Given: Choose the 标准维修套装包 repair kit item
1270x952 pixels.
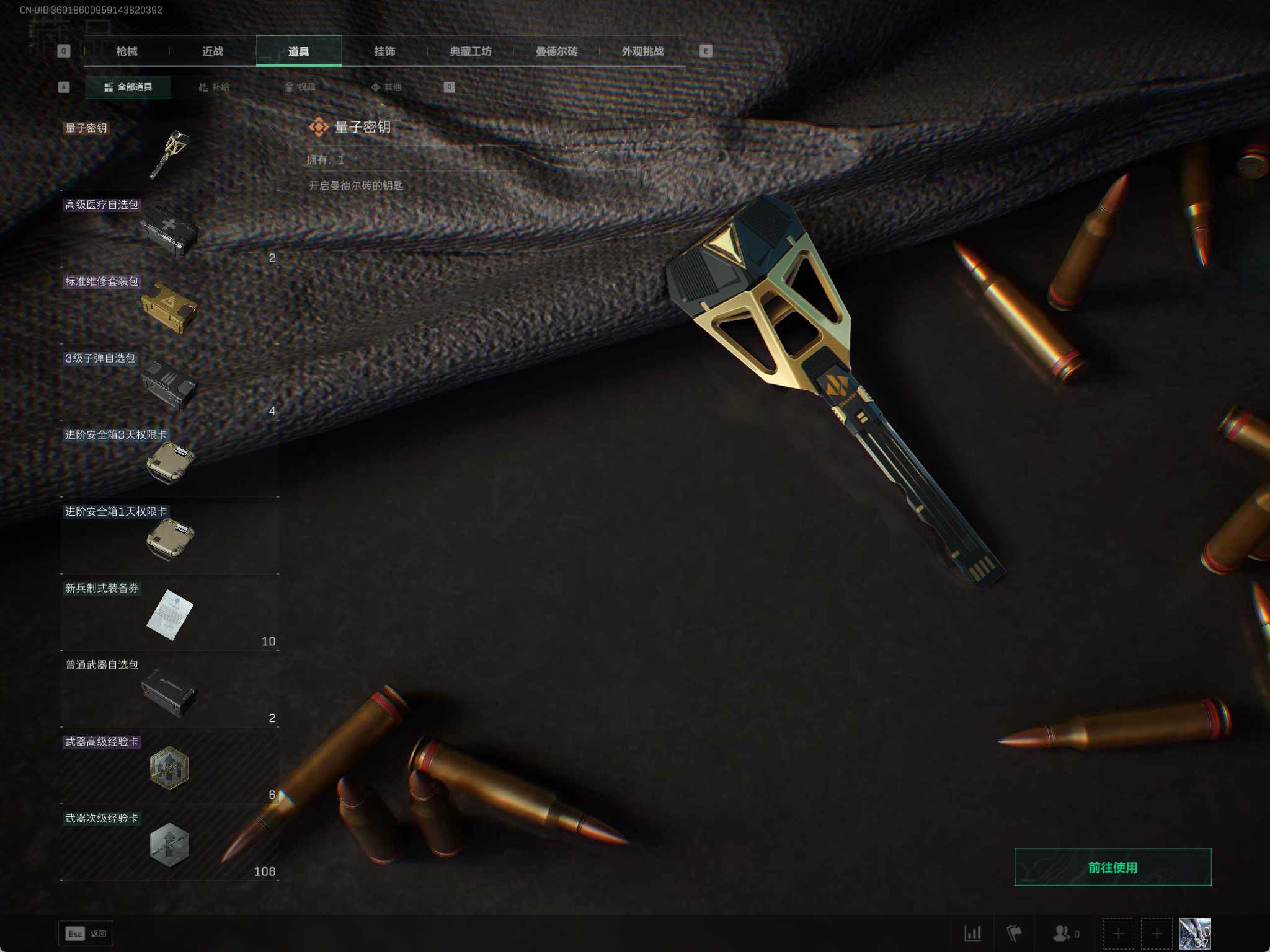Looking at the screenshot, I should point(169,307).
